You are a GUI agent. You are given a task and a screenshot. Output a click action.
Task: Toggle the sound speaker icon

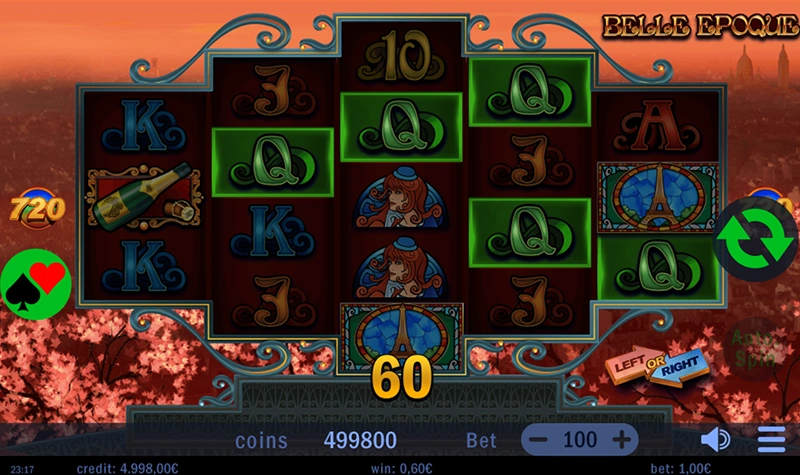click(715, 440)
